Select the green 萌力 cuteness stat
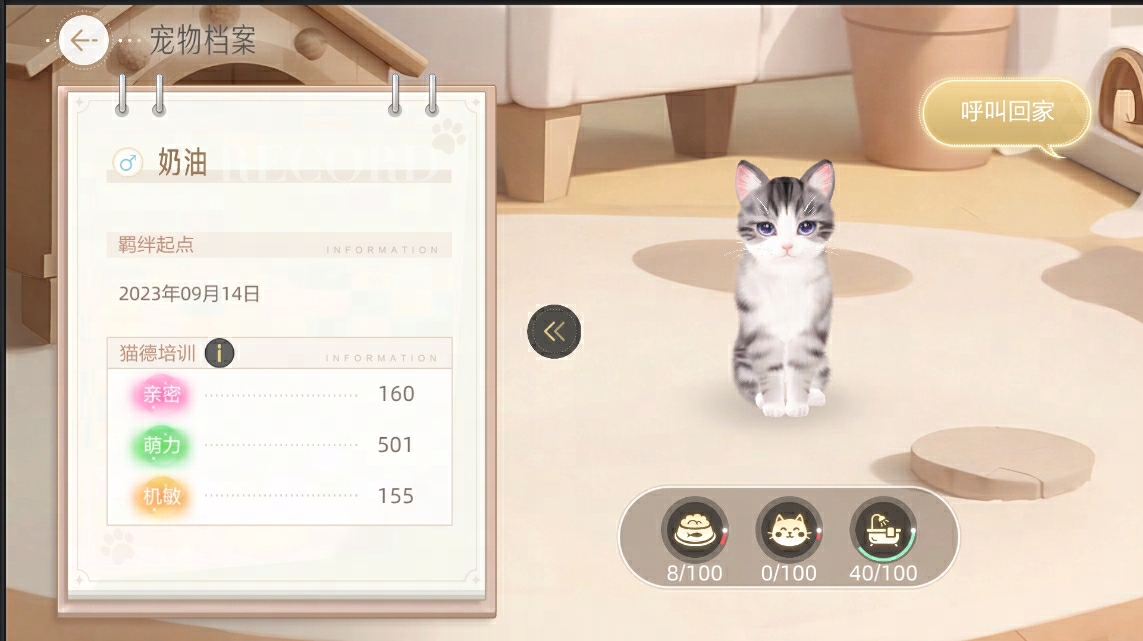 (162, 445)
